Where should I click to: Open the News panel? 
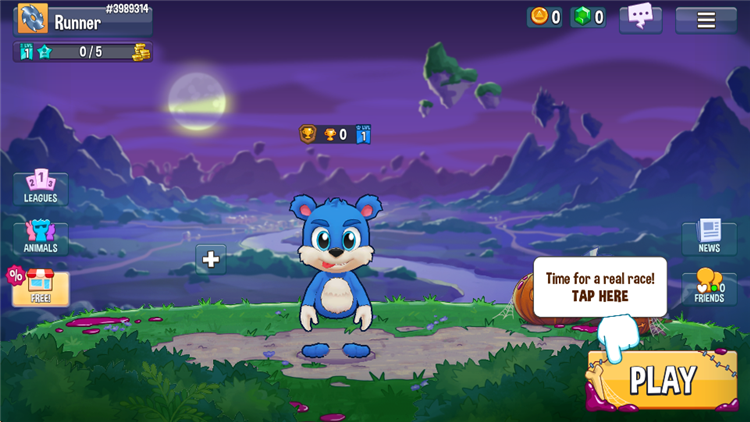click(x=709, y=237)
